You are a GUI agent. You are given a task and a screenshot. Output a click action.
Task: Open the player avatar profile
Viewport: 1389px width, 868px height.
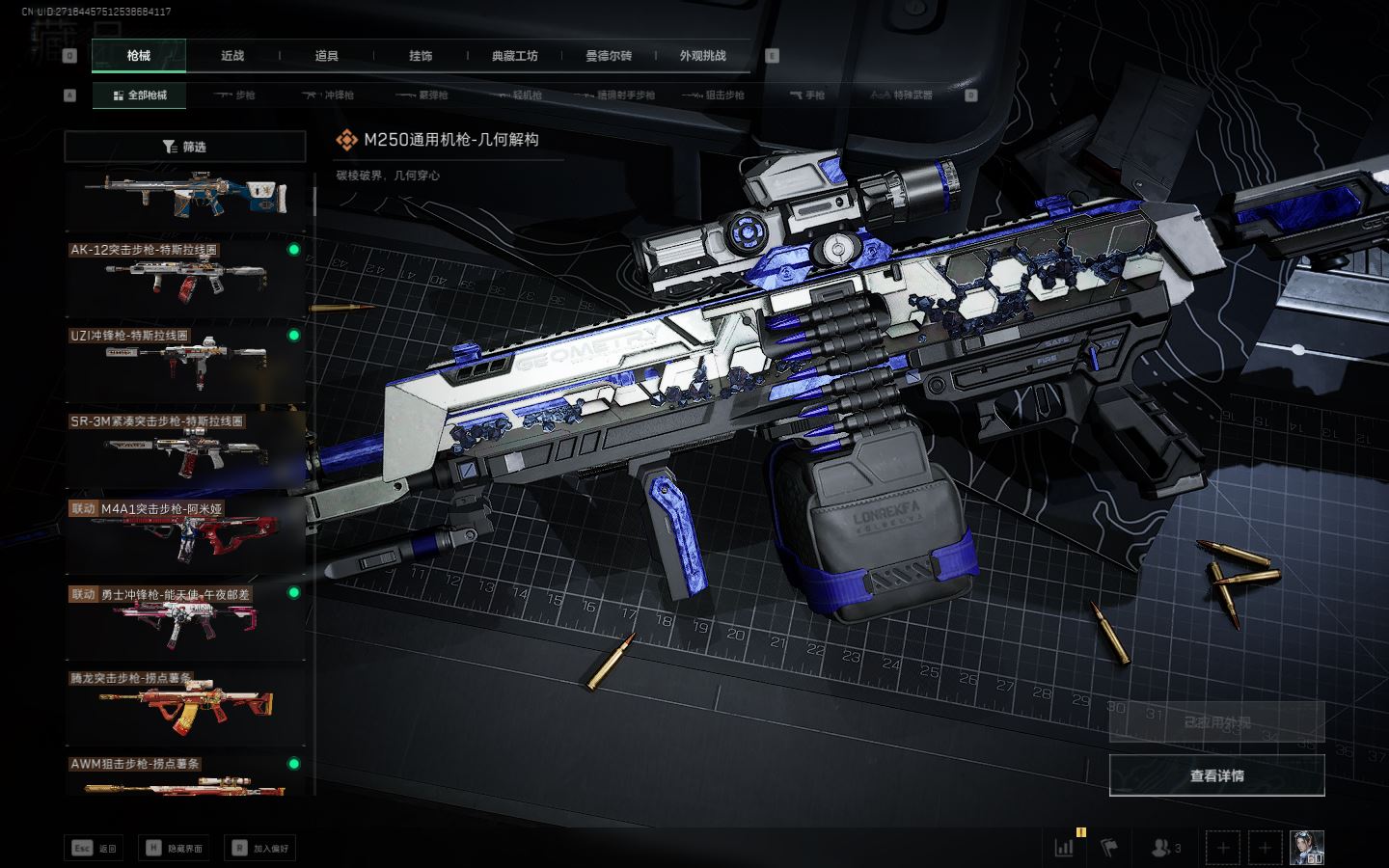click(x=1307, y=848)
